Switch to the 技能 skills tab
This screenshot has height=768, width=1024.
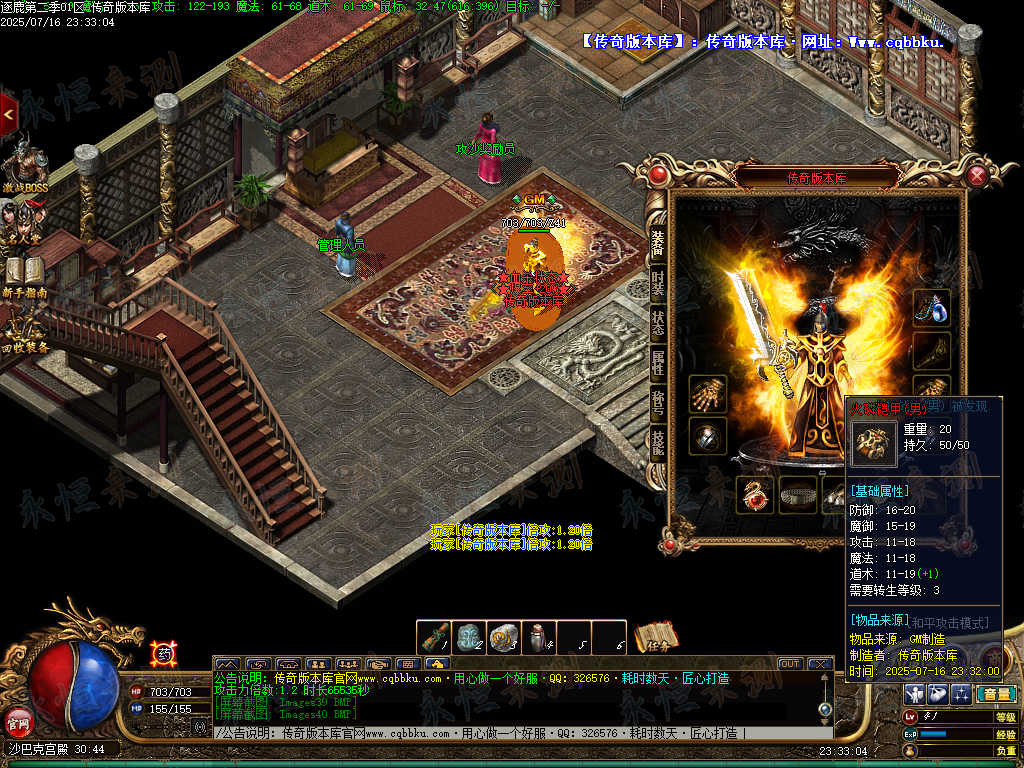tap(658, 441)
